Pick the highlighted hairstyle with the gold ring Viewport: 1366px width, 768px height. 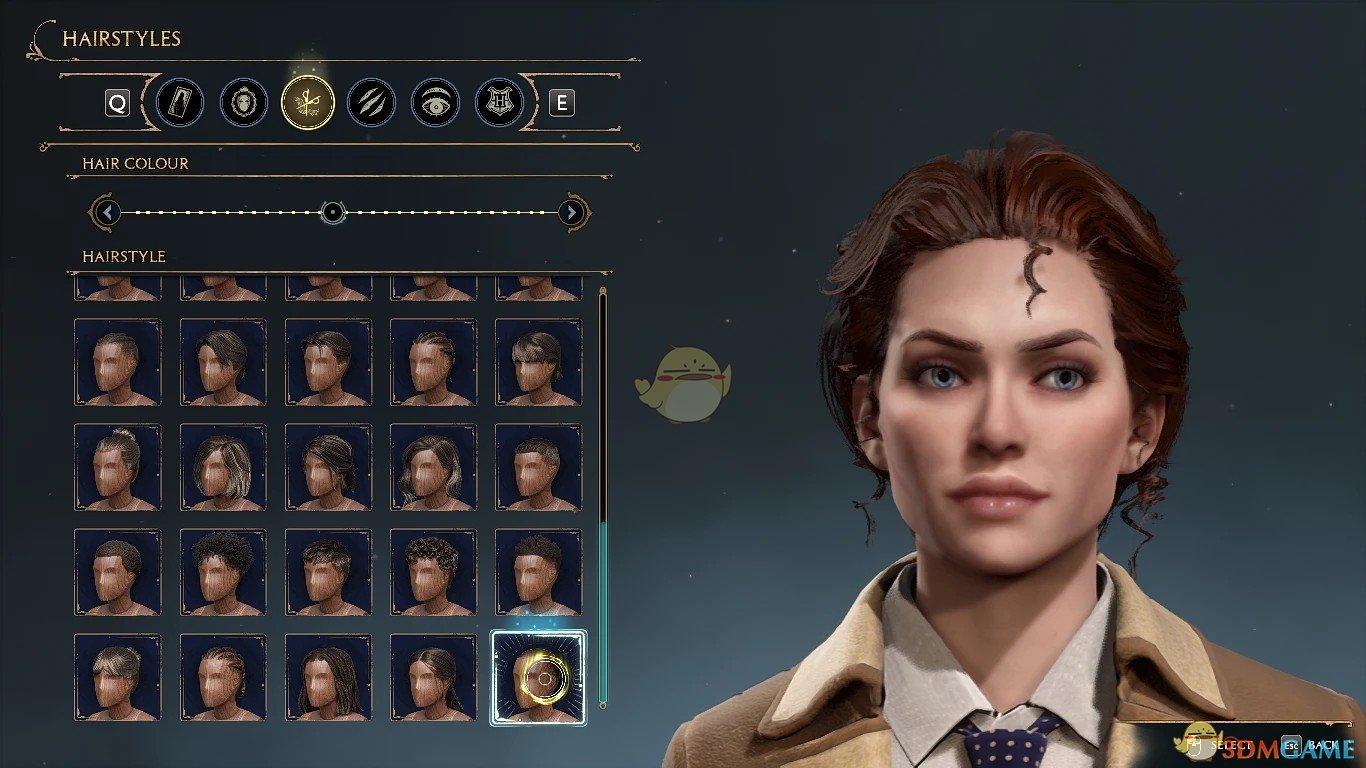[538, 677]
